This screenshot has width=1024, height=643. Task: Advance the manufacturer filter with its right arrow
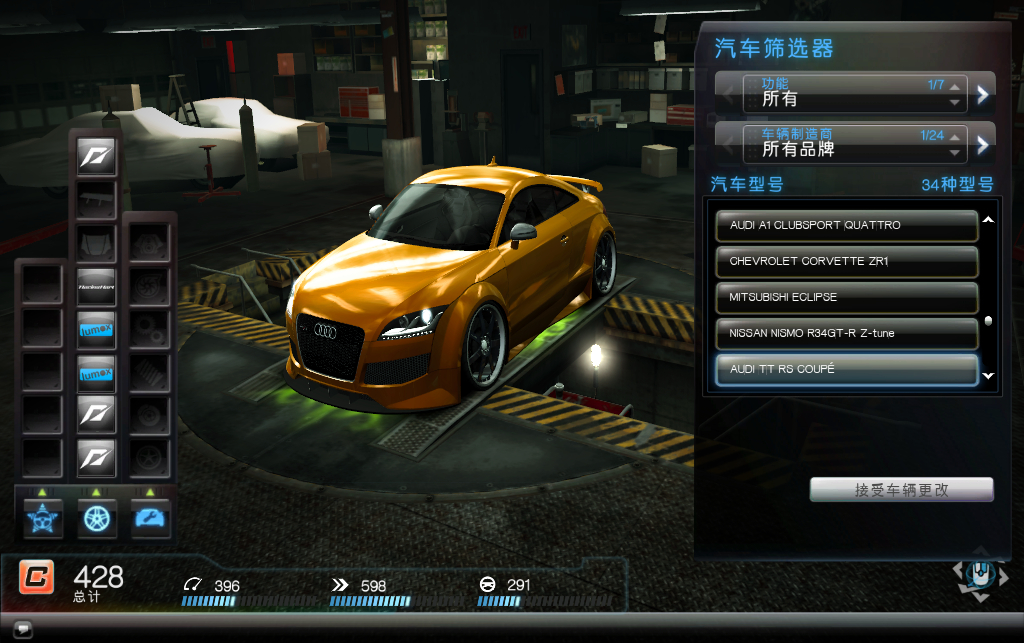click(x=983, y=145)
